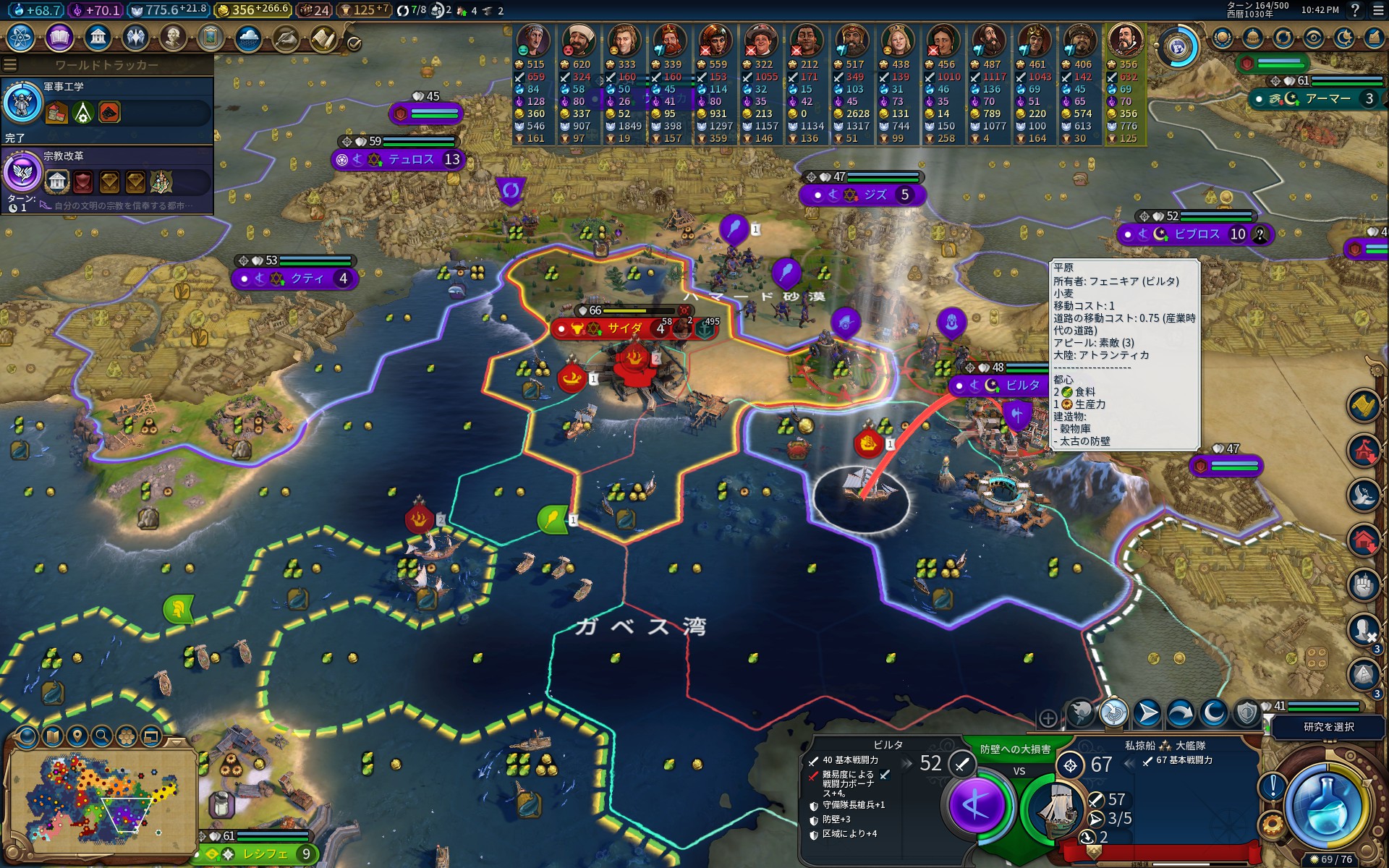Open the city-states dome icon

(x=1253, y=38)
